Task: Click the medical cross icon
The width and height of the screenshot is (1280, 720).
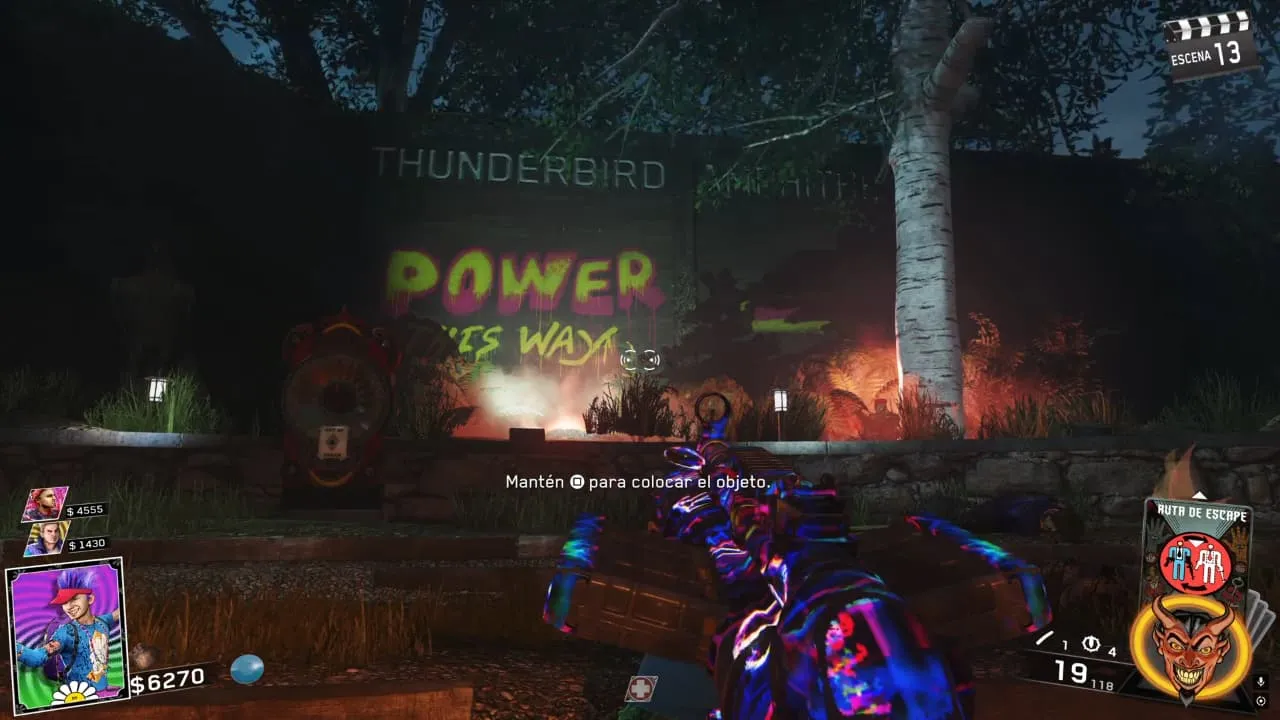Action: [x=640, y=688]
